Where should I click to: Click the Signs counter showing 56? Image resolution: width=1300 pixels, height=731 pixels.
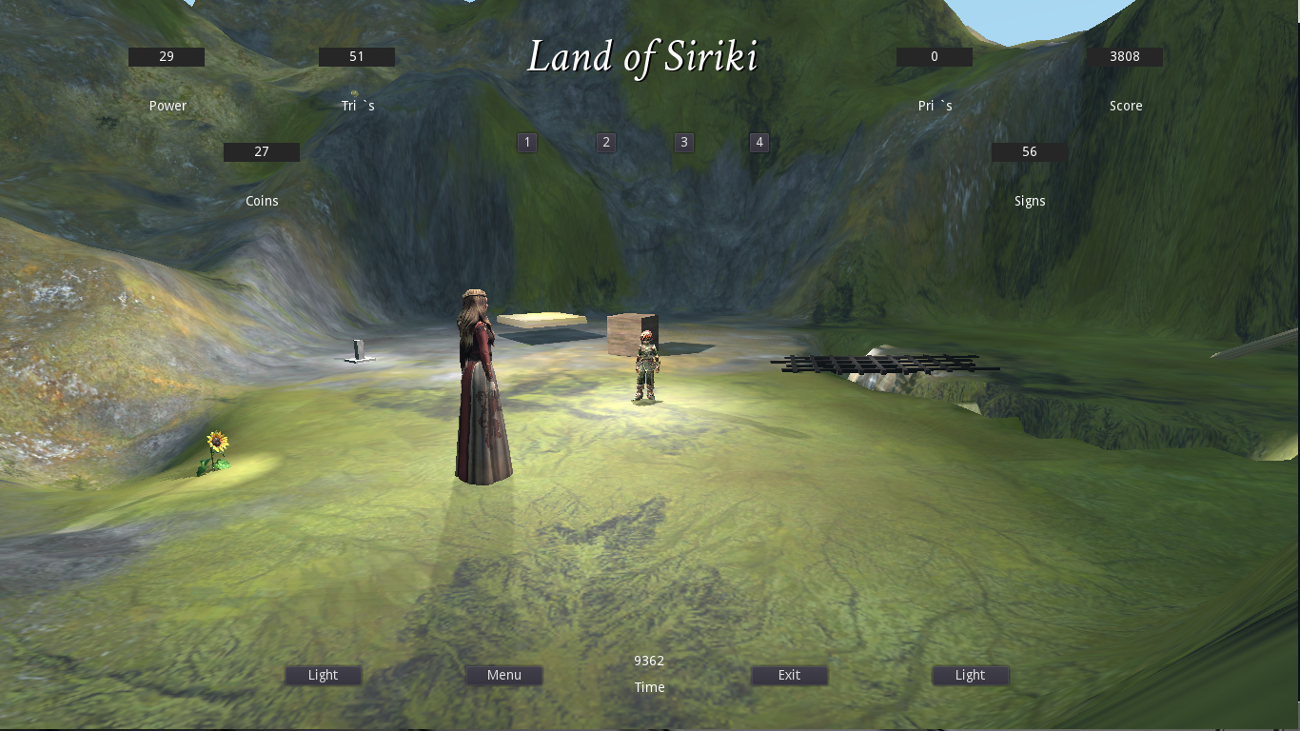pyautogui.click(x=1028, y=151)
